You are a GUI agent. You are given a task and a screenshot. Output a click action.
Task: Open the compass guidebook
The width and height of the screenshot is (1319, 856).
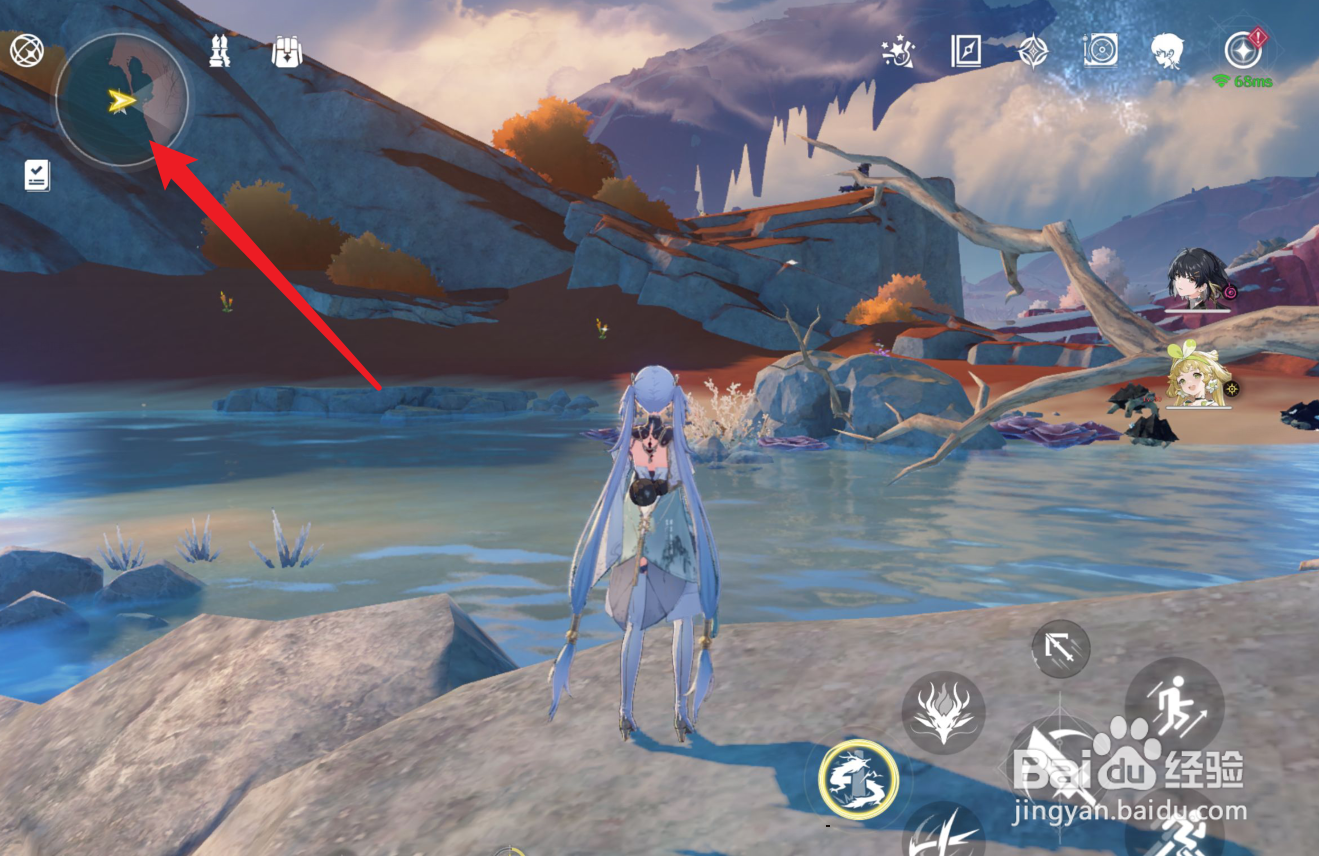click(966, 51)
